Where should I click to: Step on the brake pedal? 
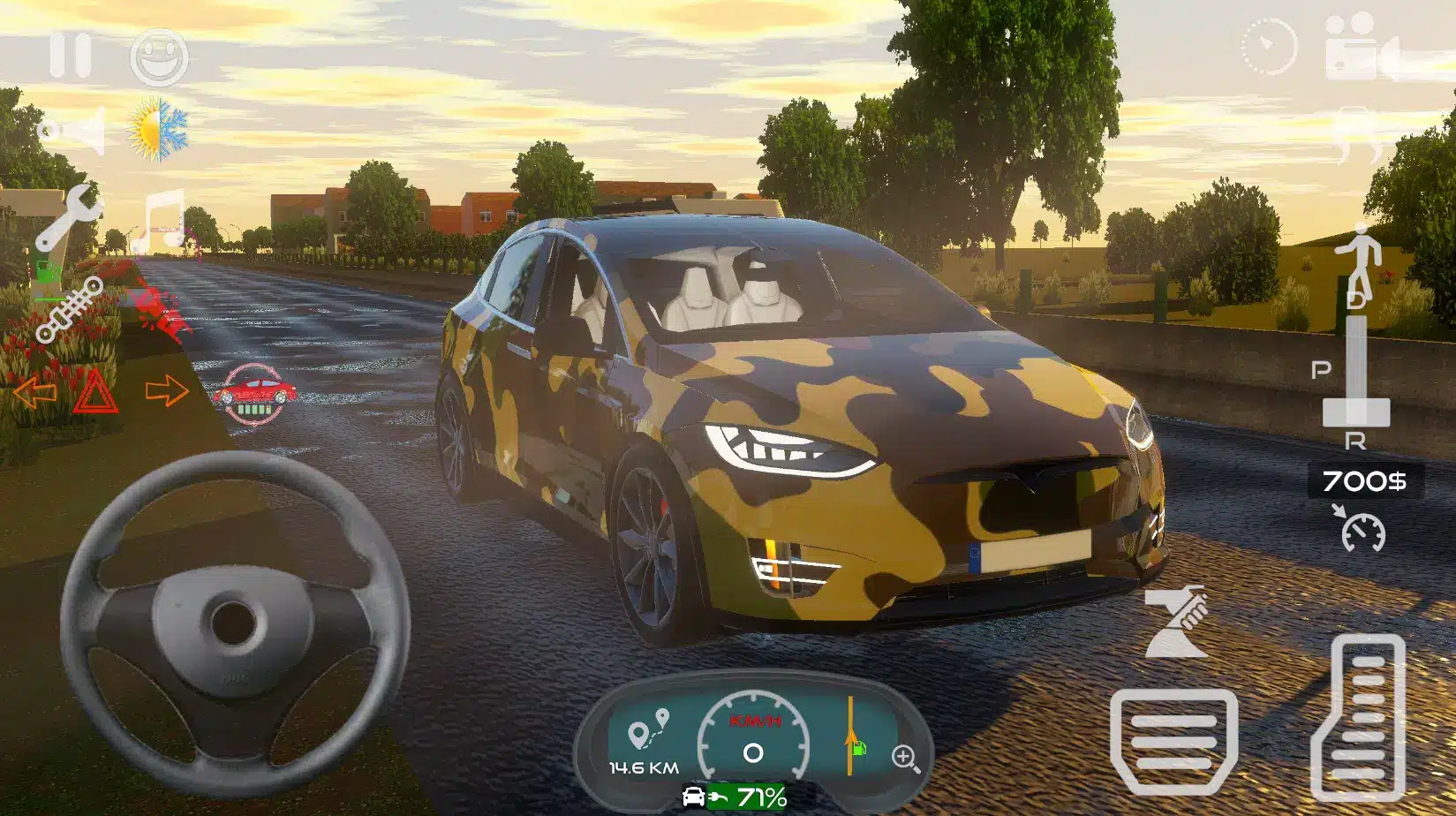pyautogui.click(x=1173, y=742)
